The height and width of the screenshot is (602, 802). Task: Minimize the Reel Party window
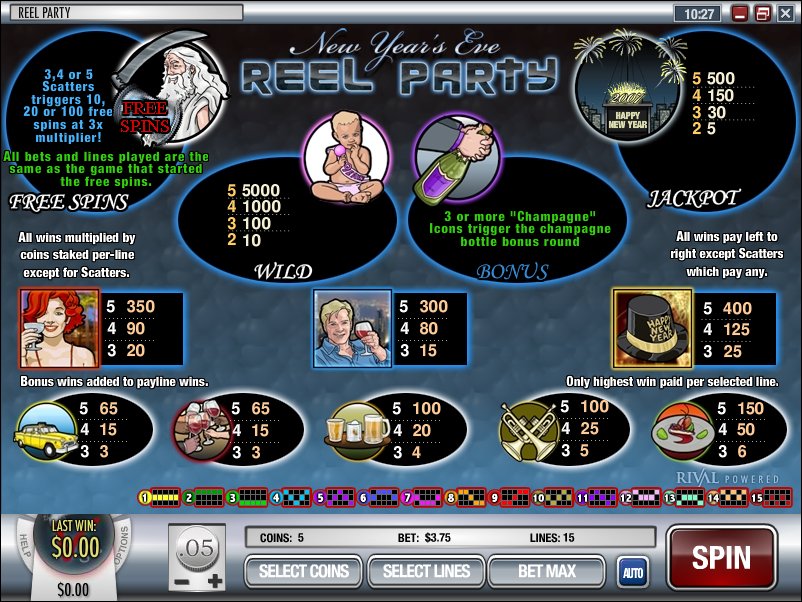pos(740,14)
